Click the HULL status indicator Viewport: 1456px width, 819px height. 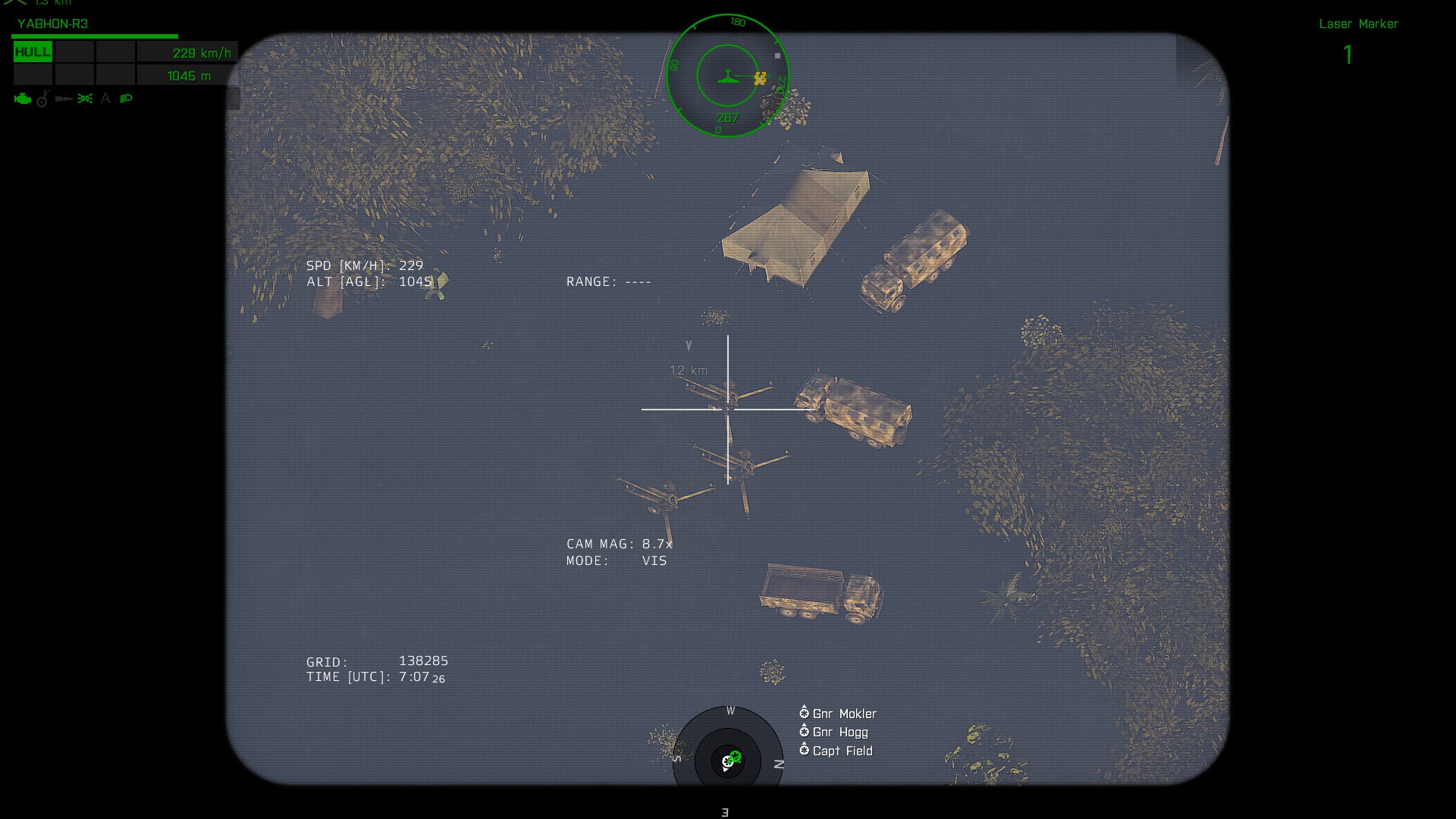[33, 52]
